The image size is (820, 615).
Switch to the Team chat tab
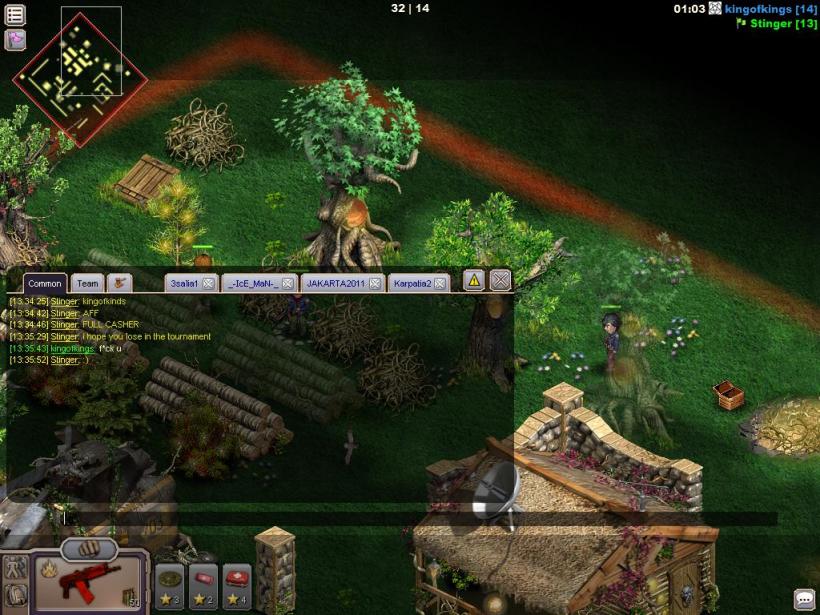click(x=88, y=284)
